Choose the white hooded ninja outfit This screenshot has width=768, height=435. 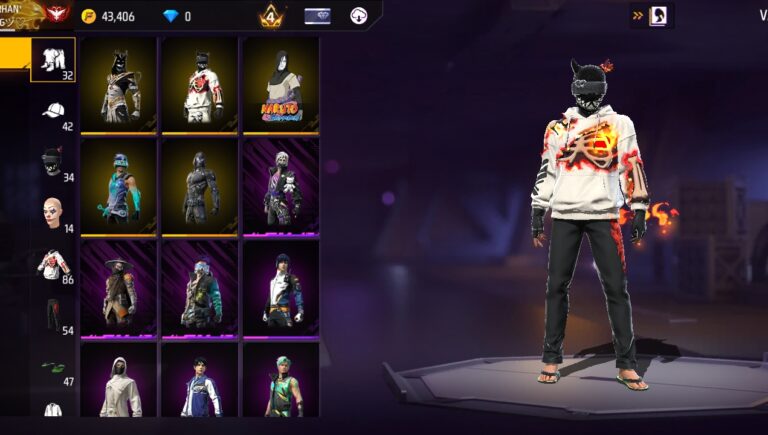coord(119,380)
